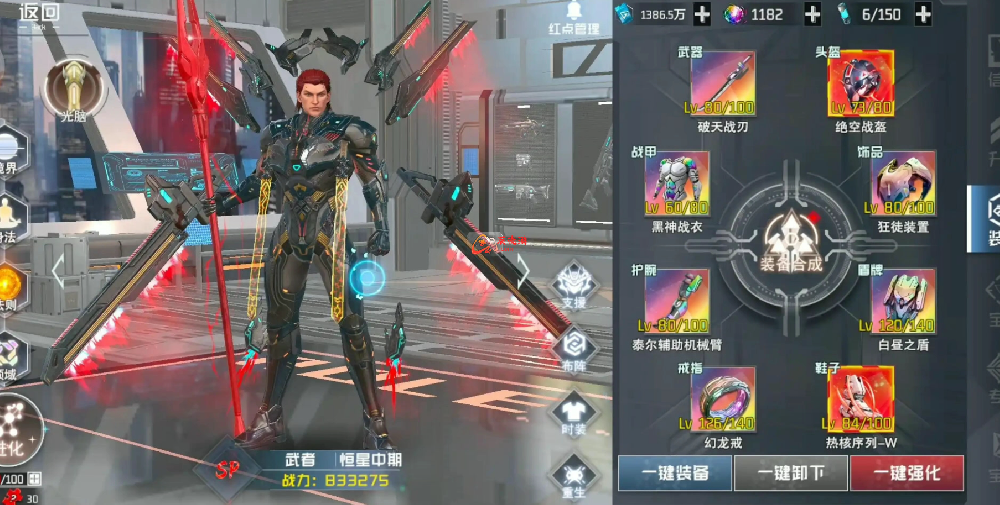Choose the 黑神战衣 armor slot

coord(677,184)
